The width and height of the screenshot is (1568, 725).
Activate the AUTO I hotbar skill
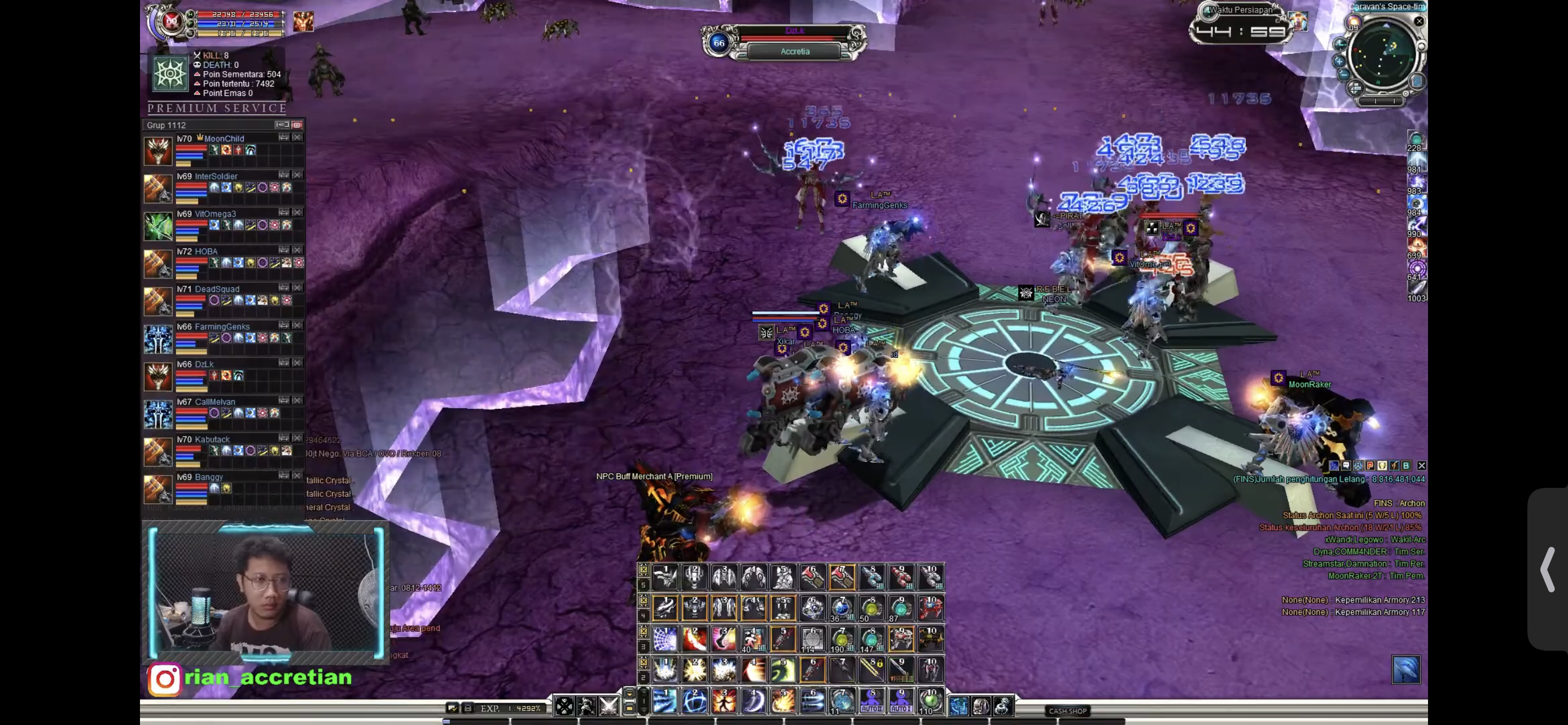click(900, 701)
